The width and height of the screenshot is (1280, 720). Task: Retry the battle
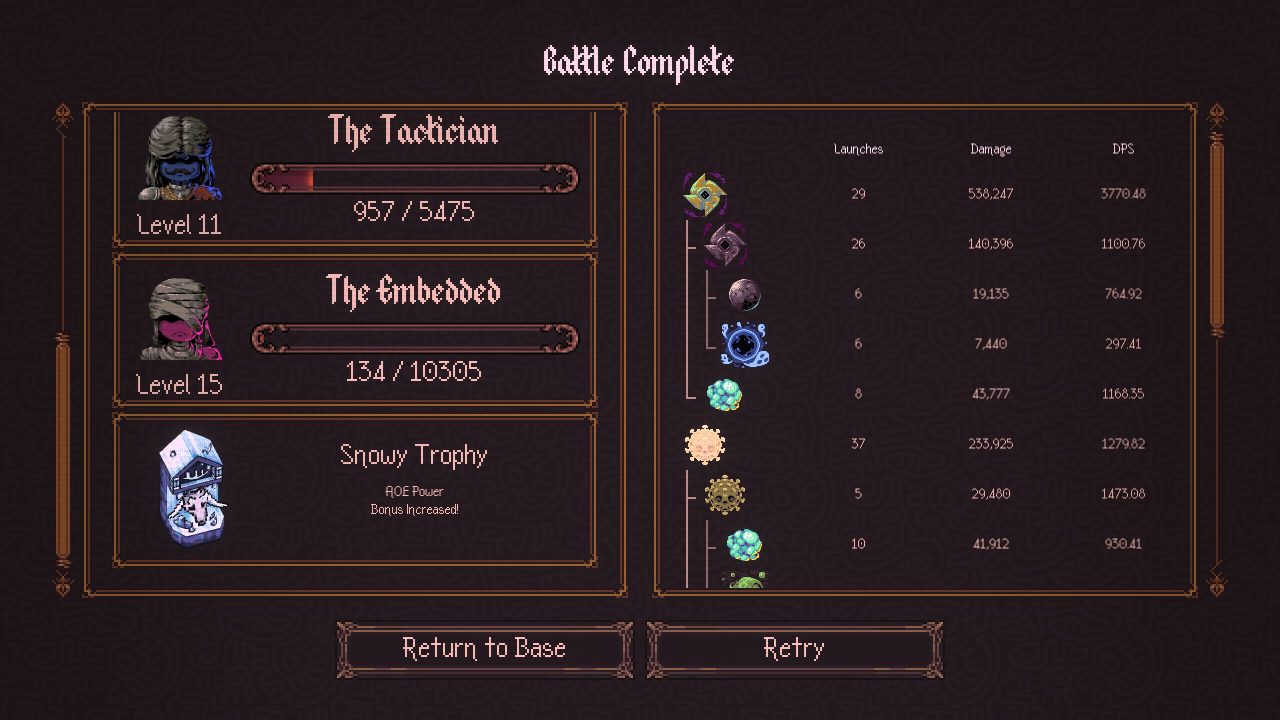point(794,649)
